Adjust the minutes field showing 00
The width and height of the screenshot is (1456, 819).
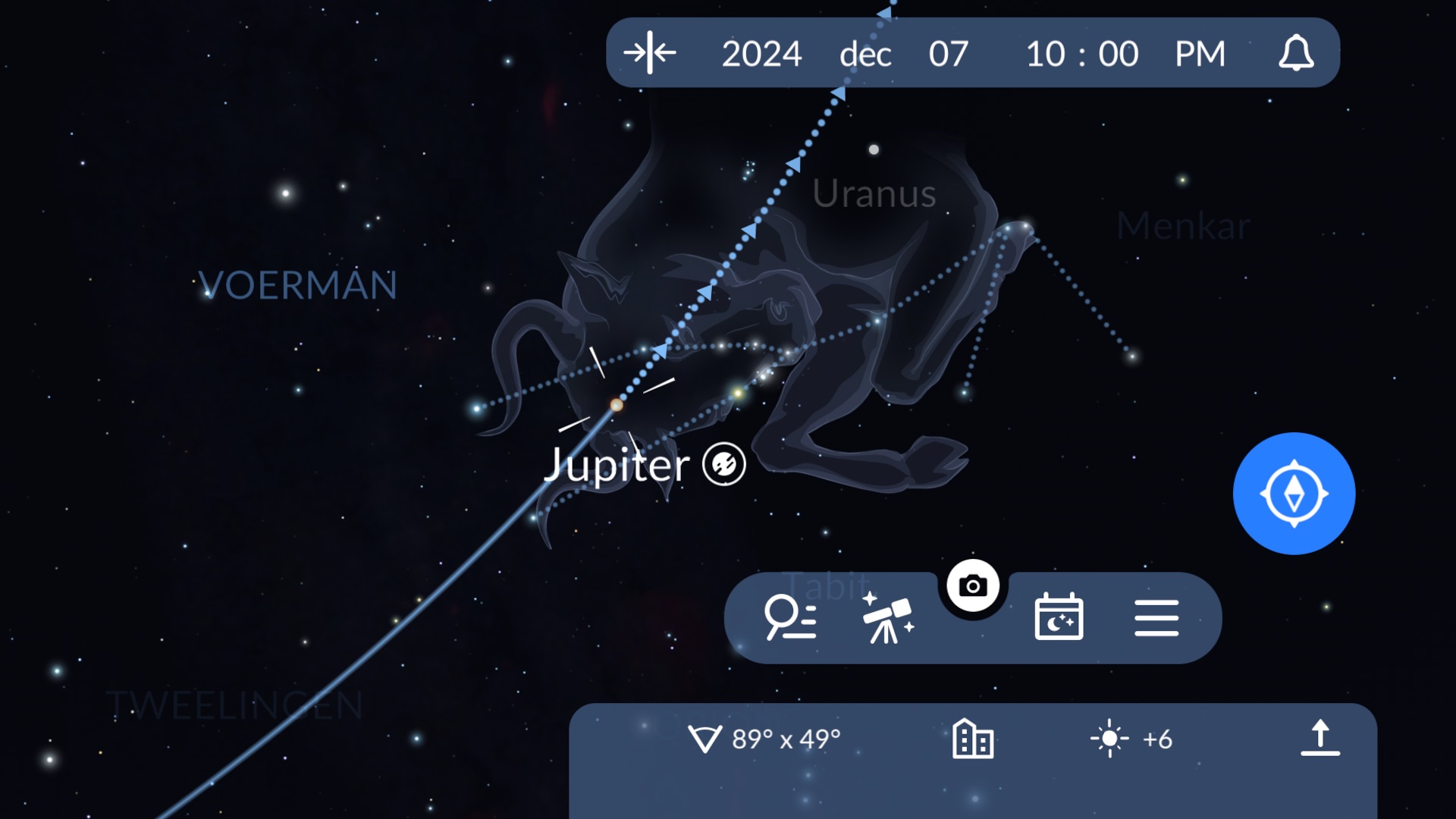point(1118,54)
